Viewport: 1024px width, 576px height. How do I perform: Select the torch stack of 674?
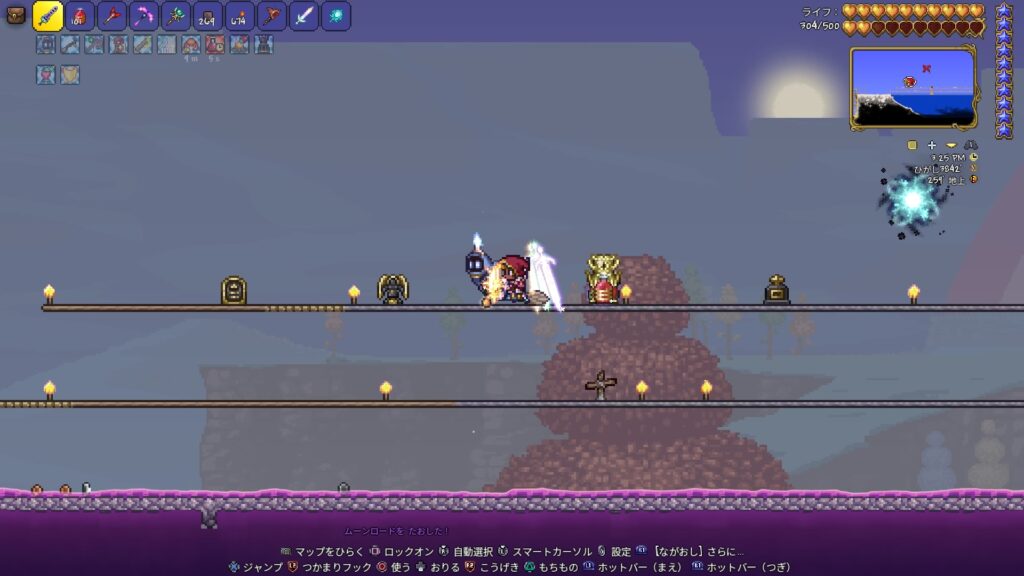pyautogui.click(x=240, y=16)
